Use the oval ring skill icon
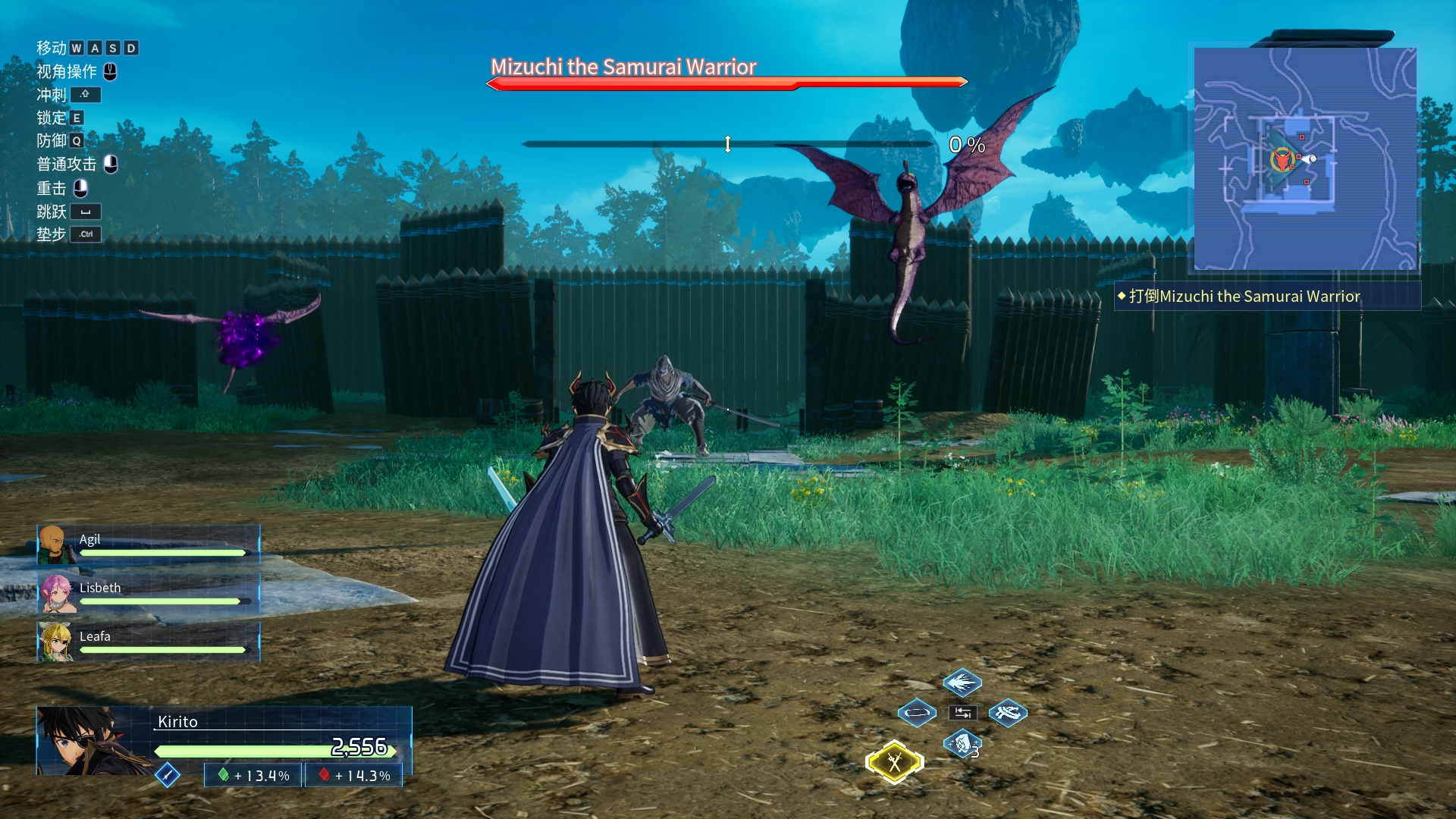 click(917, 713)
